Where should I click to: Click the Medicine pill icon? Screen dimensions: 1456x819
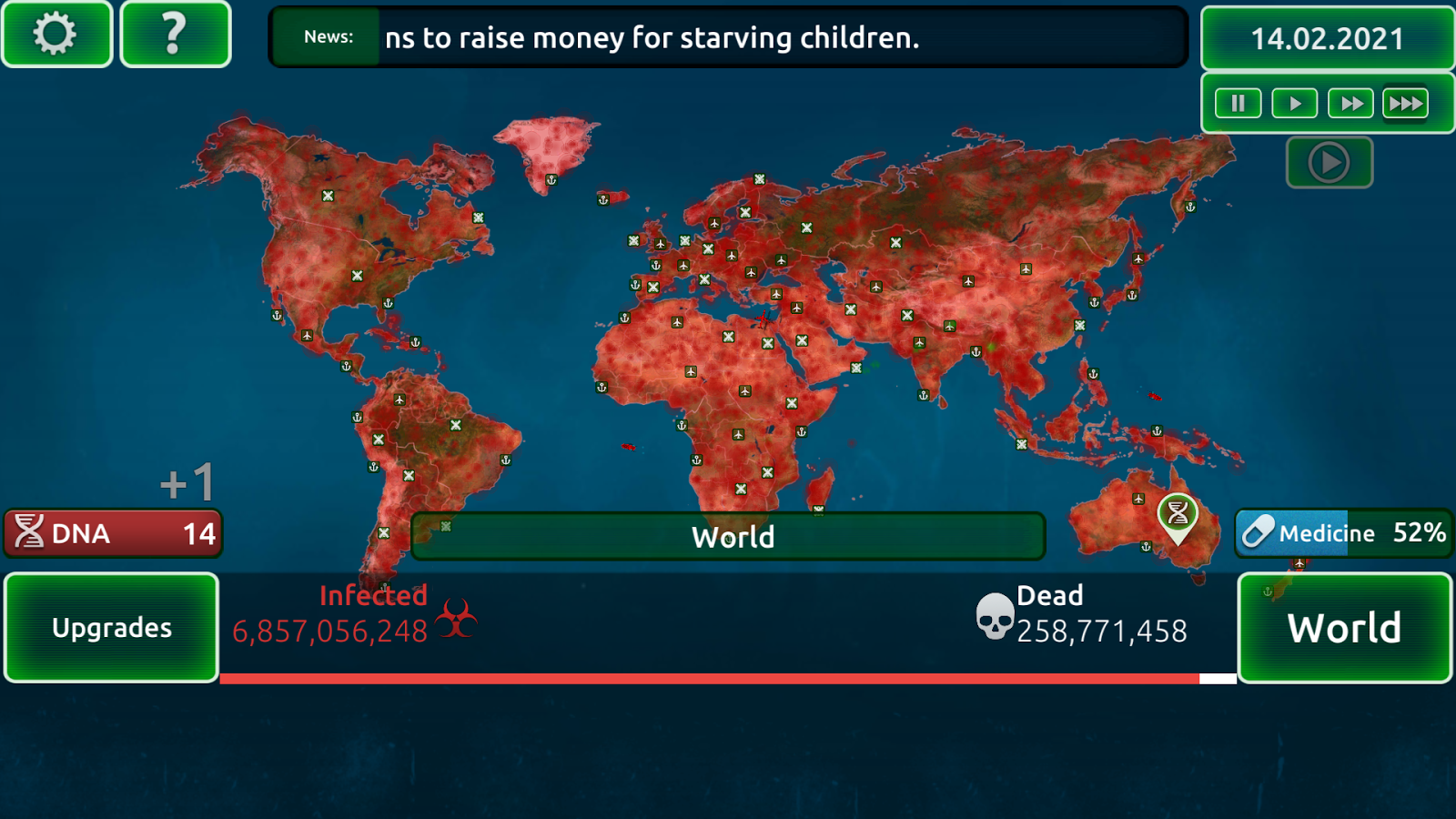click(x=1260, y=533)
